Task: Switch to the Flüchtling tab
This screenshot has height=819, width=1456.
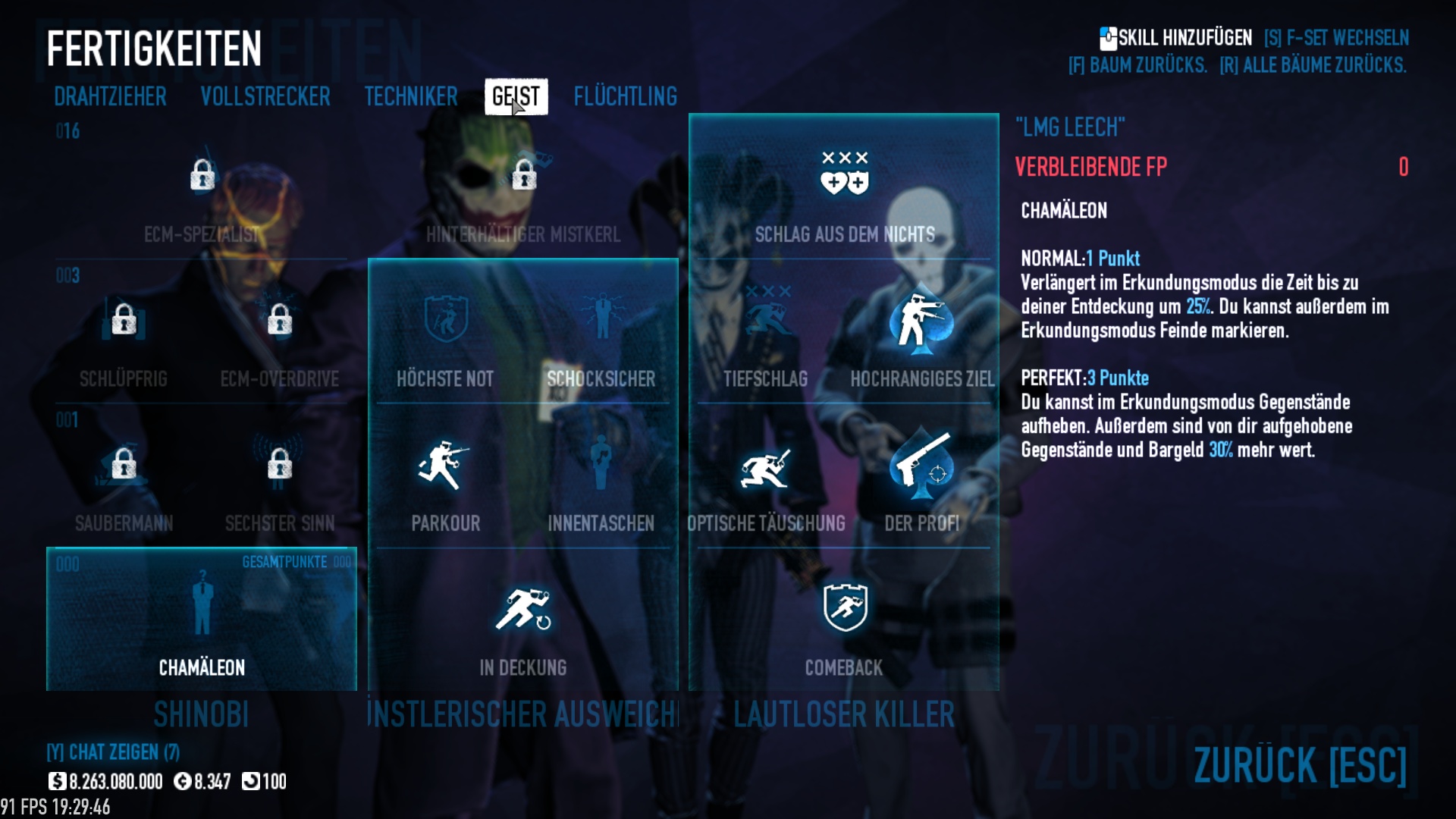Action: pos(625,97)
